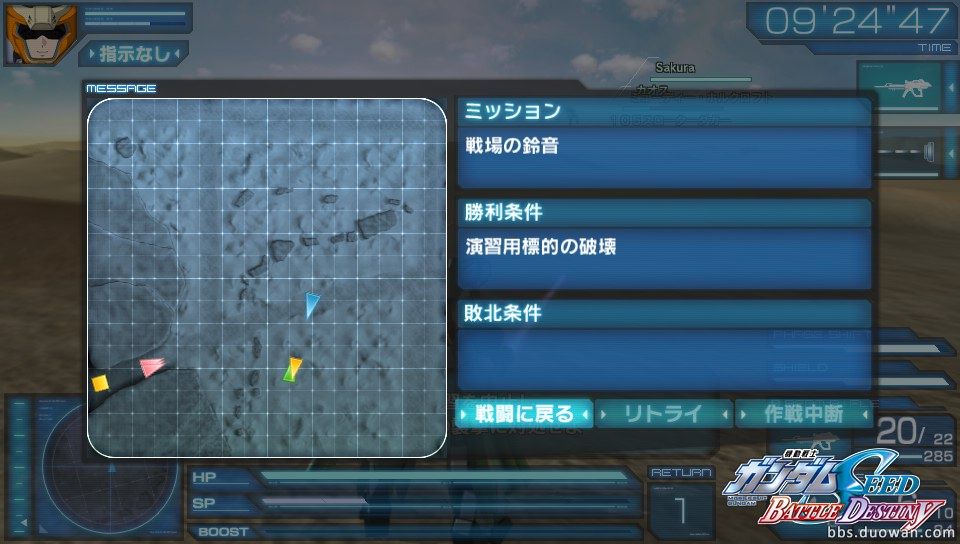Screen dimensions: 960x544
Task: Click the pilot portrait icon
Action: click(28, 32)
